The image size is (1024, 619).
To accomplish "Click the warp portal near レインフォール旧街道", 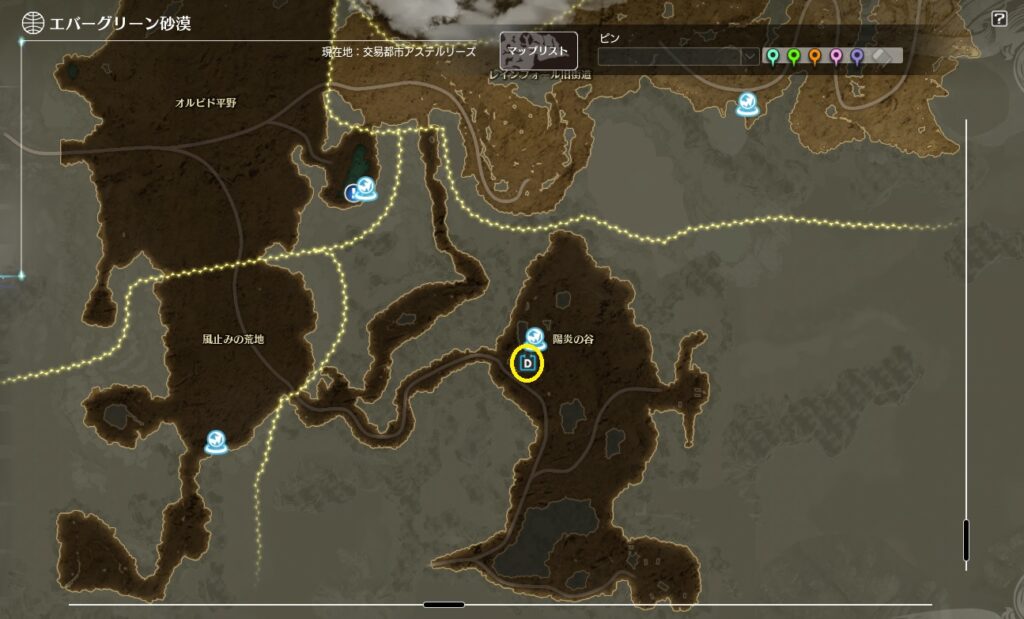I will [747, 102].
